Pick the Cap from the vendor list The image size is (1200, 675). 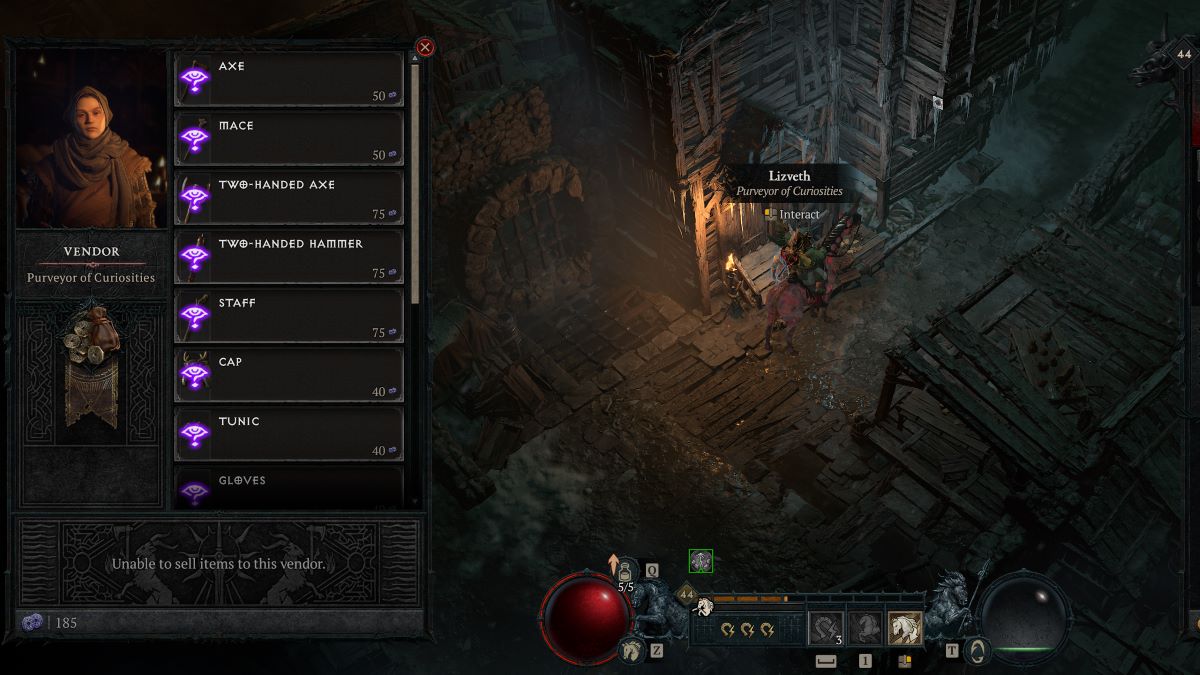coord(289,374)
